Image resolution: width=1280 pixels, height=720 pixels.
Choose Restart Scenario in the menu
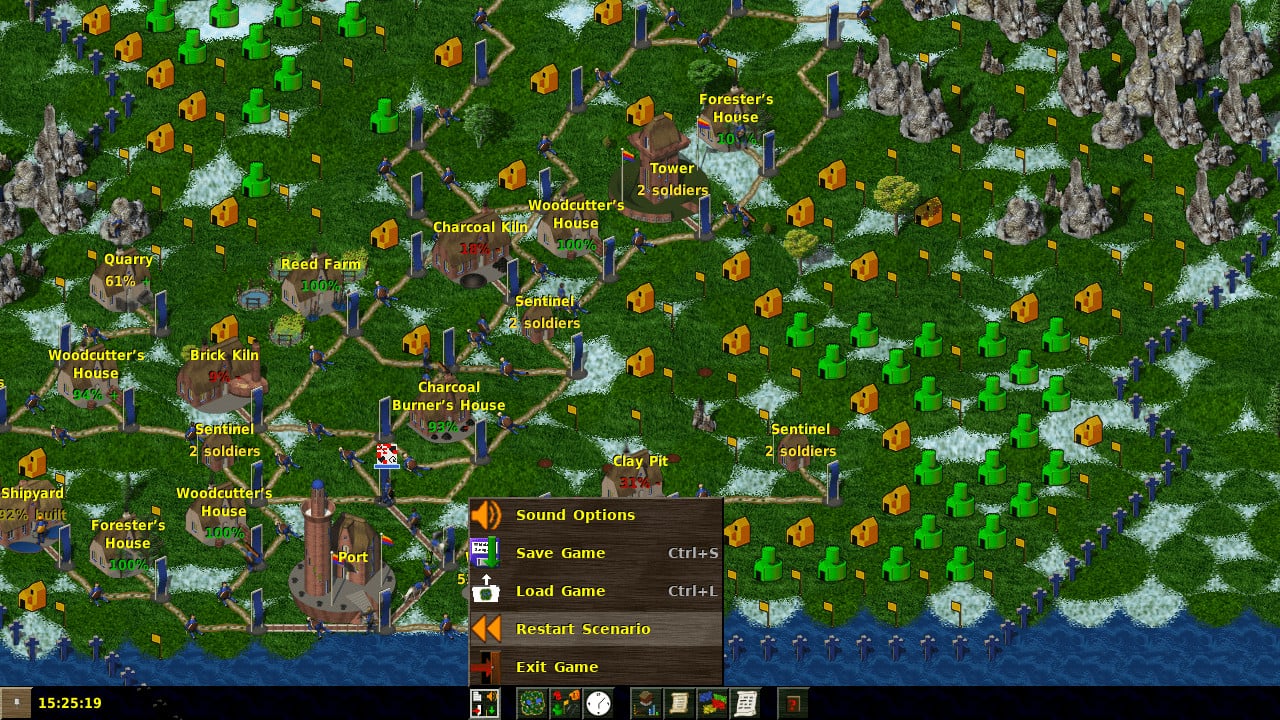[583, 629]
